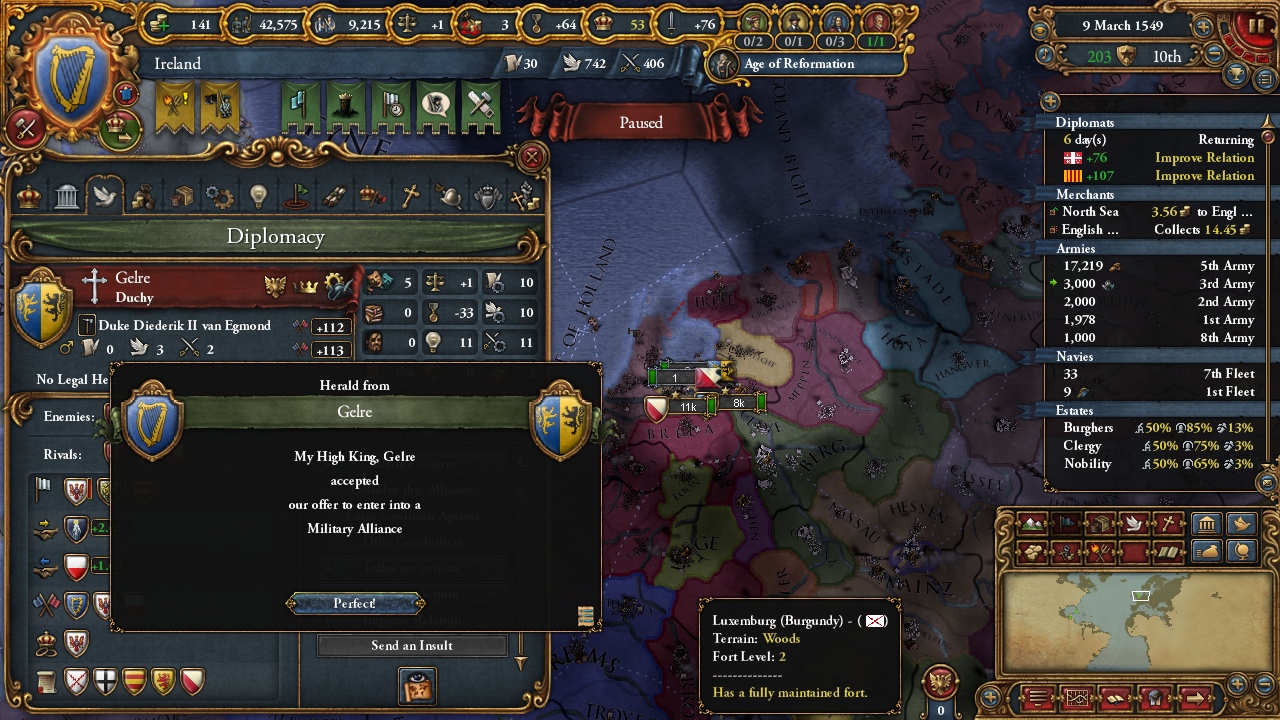Select the trade goods mapmode icon
This screenshot has width=1280, height=720.
[1099, 522]
